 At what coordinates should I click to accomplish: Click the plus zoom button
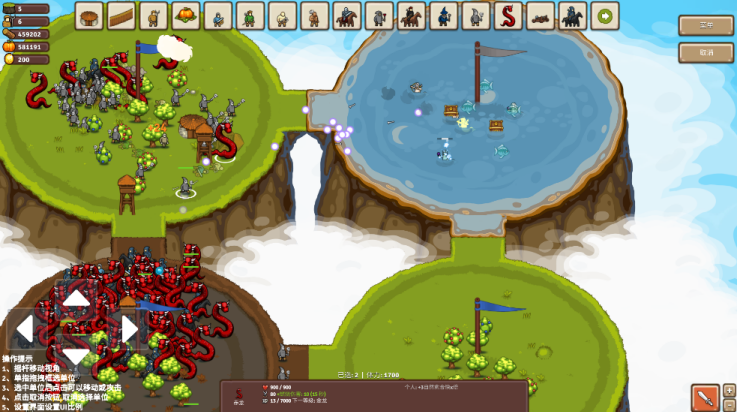tap(729, 389)
